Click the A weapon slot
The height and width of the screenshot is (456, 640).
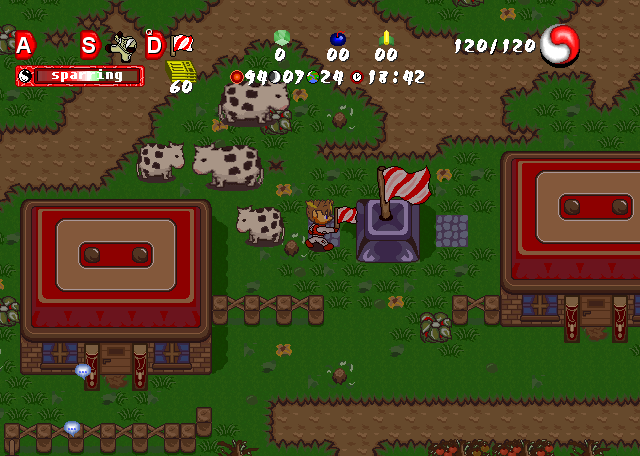coord(24,44)
